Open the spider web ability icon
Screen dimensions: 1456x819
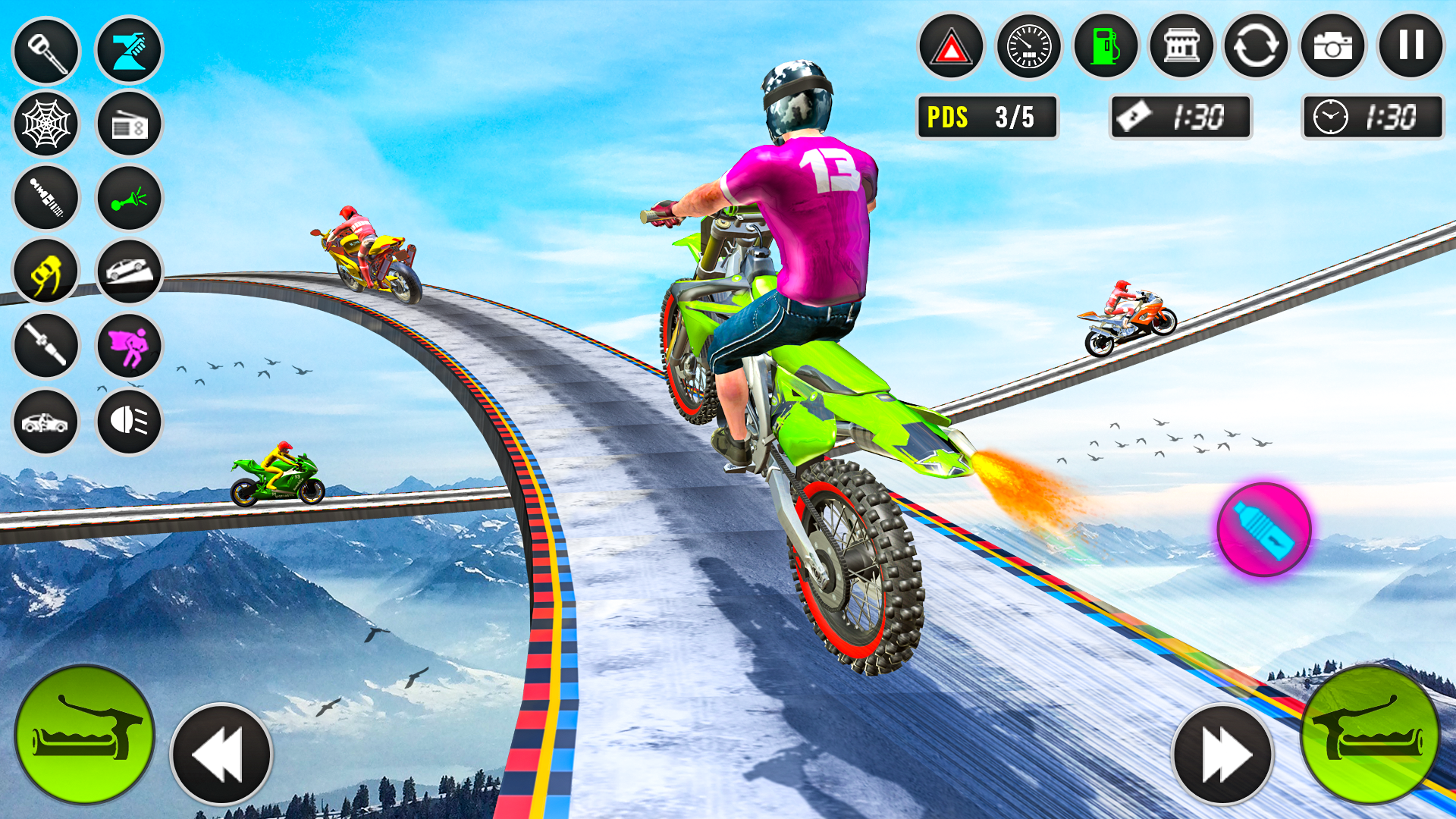coord(45,124)
